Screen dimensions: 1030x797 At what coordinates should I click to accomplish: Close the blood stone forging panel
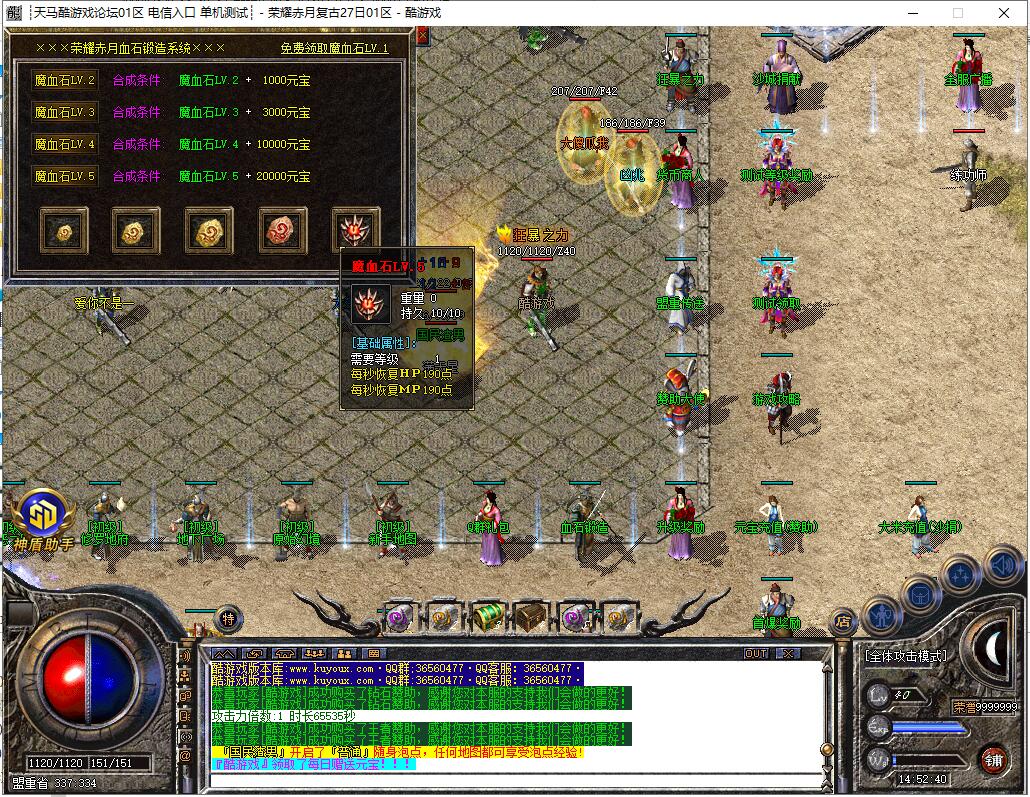pyautogui.click(x=422, y=36)
